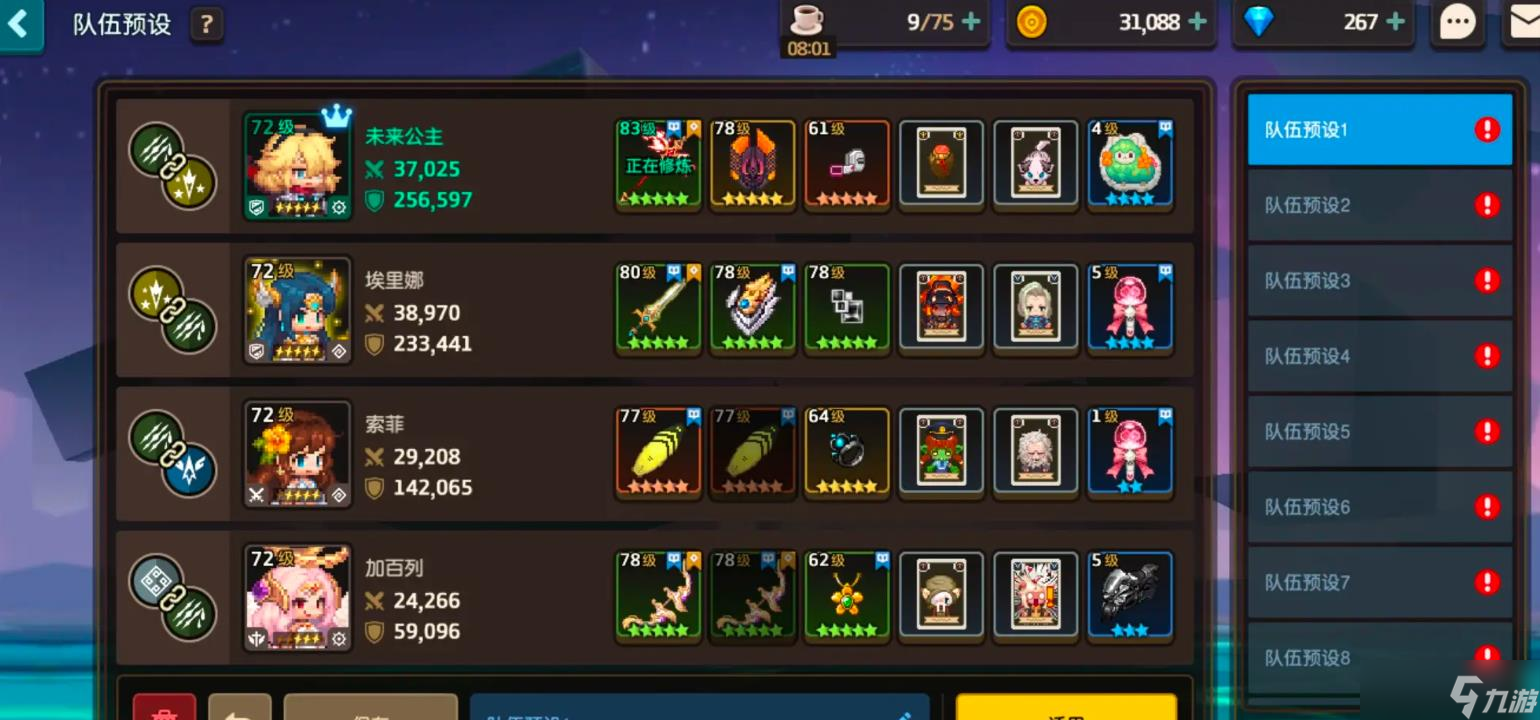Go back with the top-left arrow
The width and height of the screenshot is (1540, 720).
18,23
